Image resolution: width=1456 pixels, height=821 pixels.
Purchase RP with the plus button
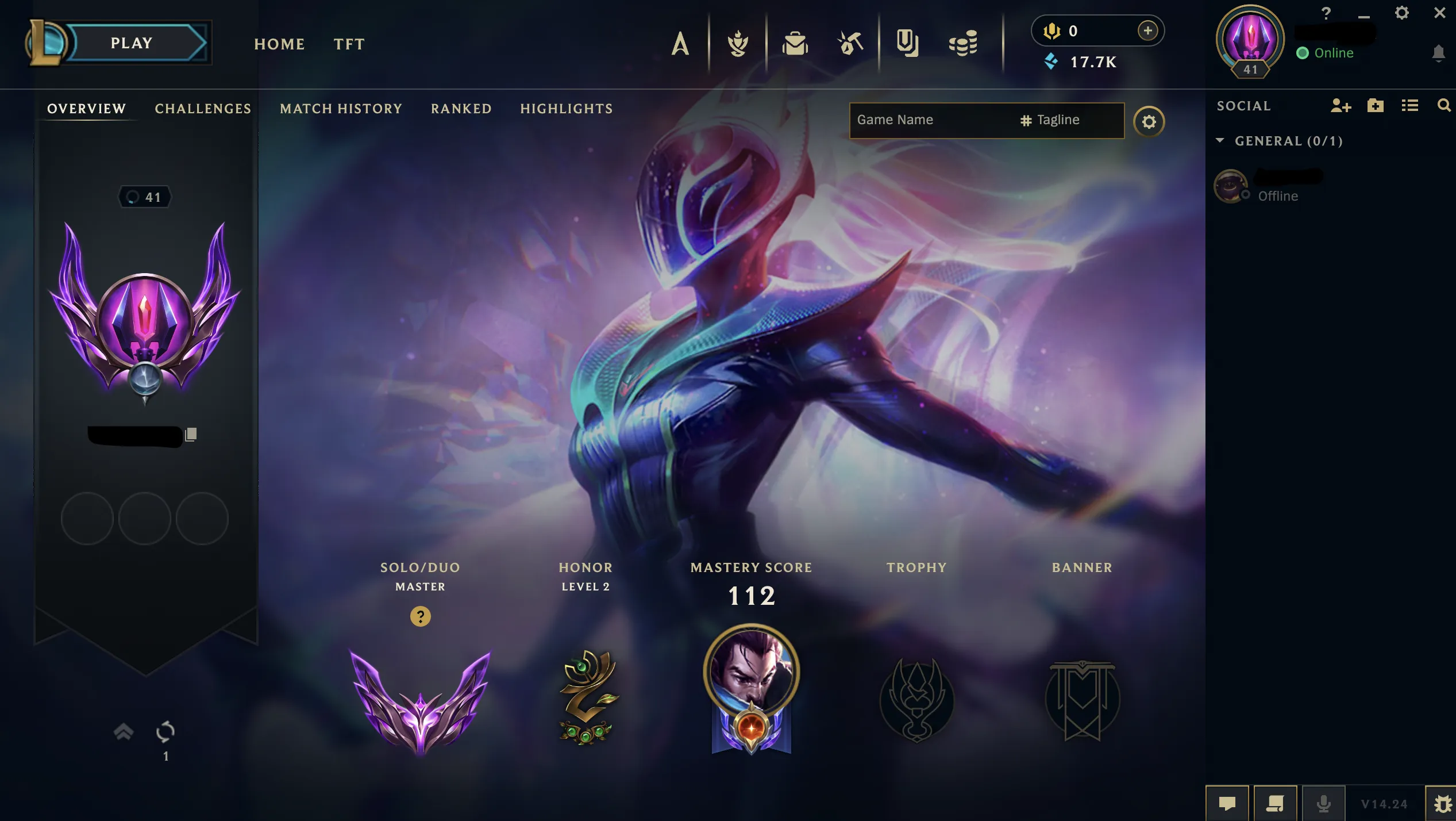coord(1147,32)
